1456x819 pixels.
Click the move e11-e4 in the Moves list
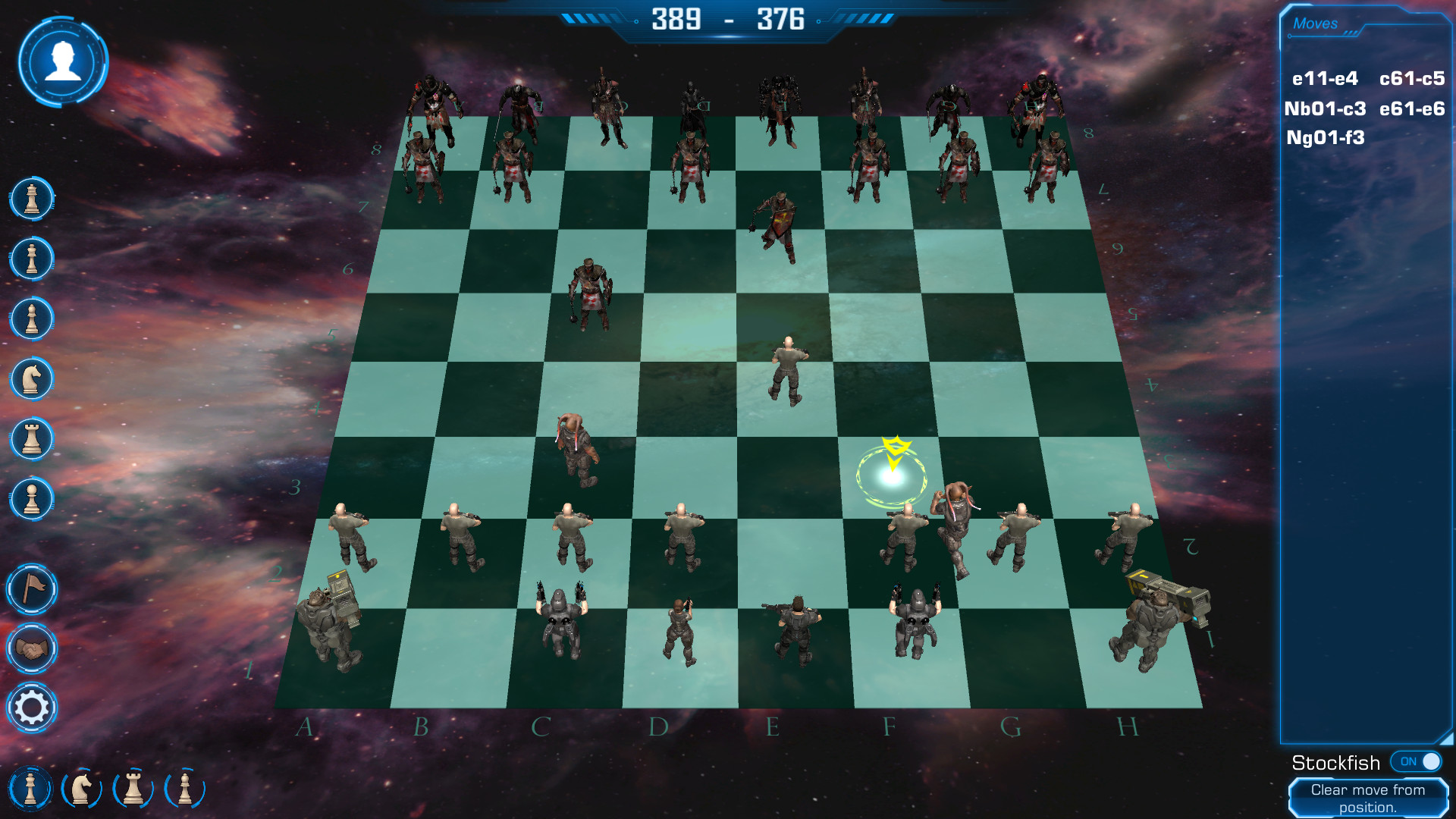pos(1326,77)
